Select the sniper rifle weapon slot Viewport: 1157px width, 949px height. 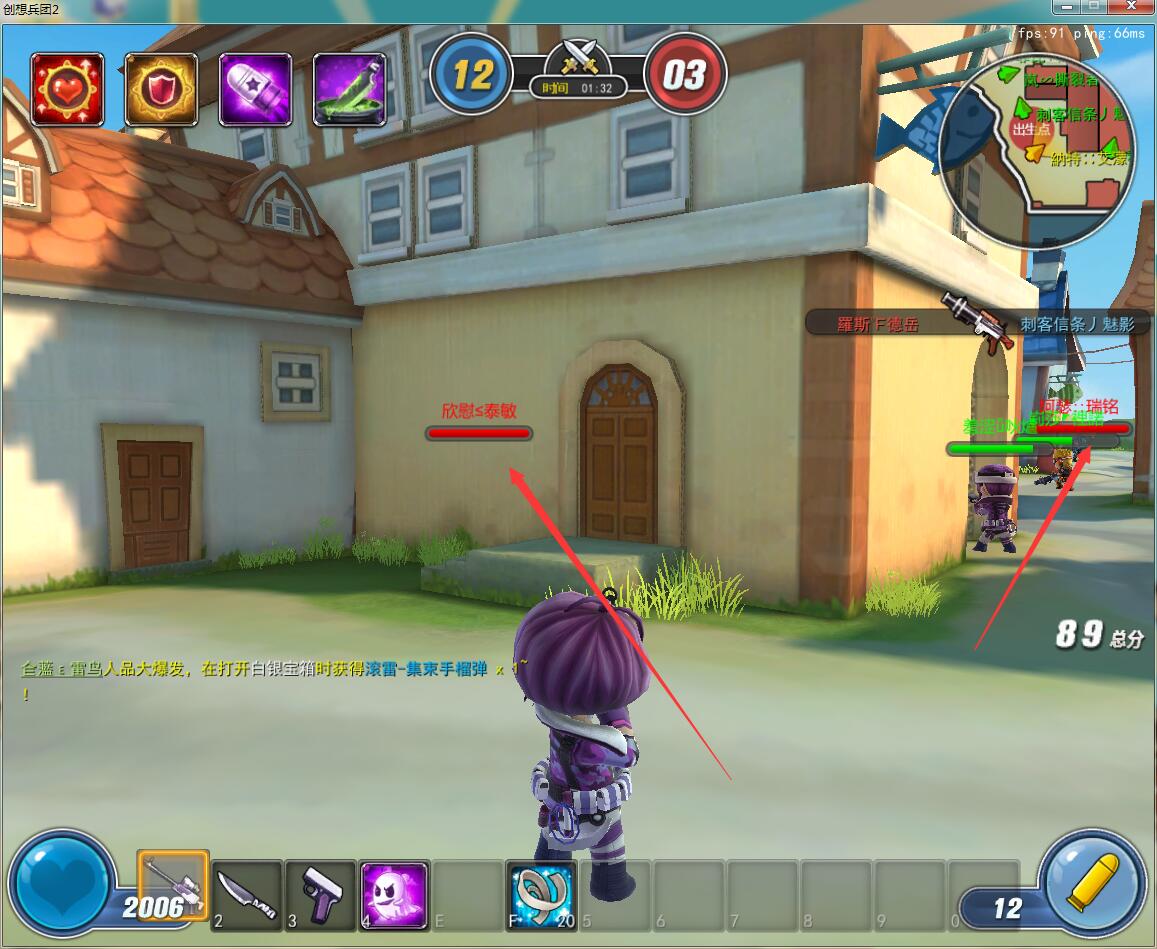tap(173, 886)
